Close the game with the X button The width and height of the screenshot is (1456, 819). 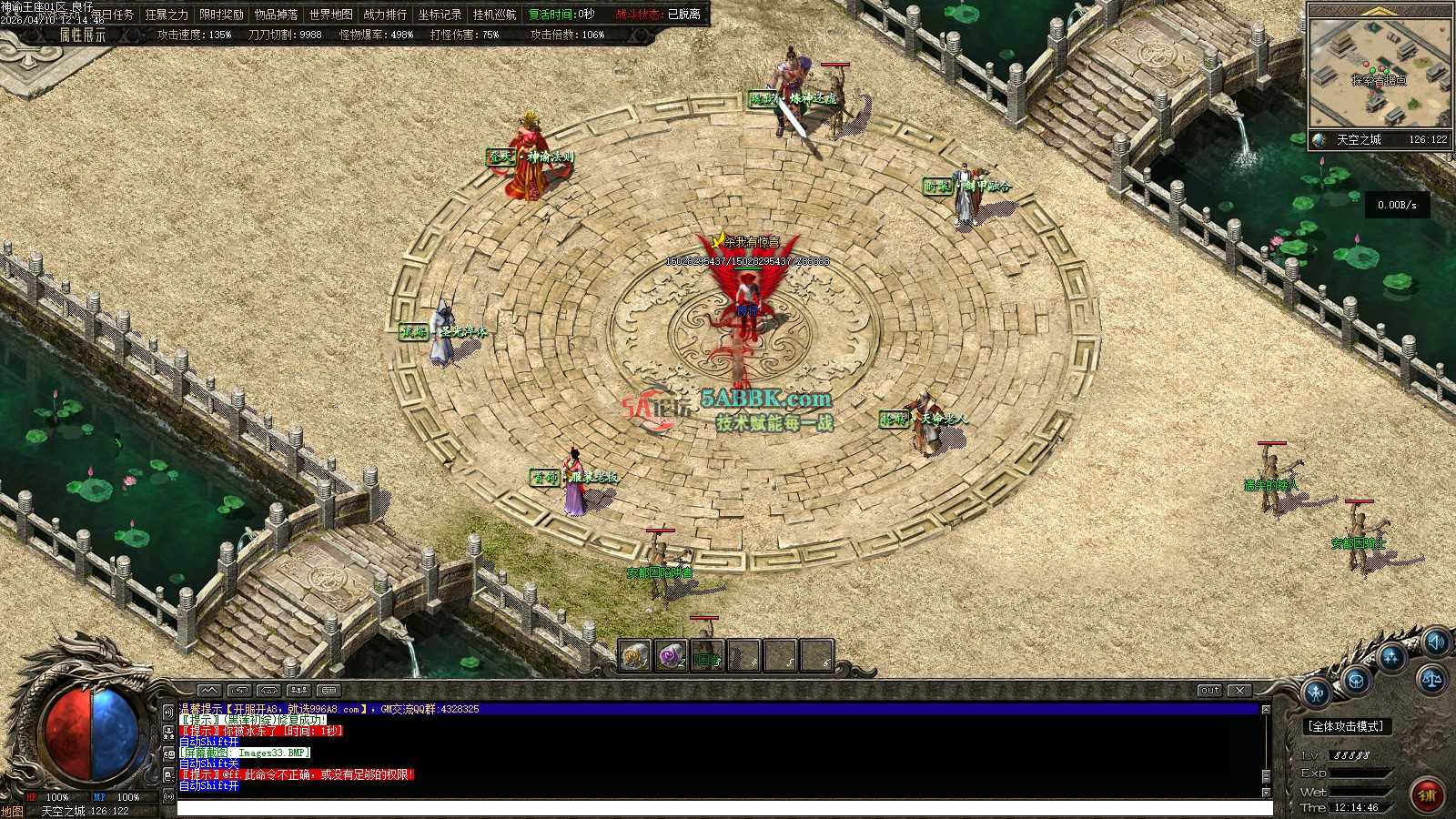coord(1239,691)
